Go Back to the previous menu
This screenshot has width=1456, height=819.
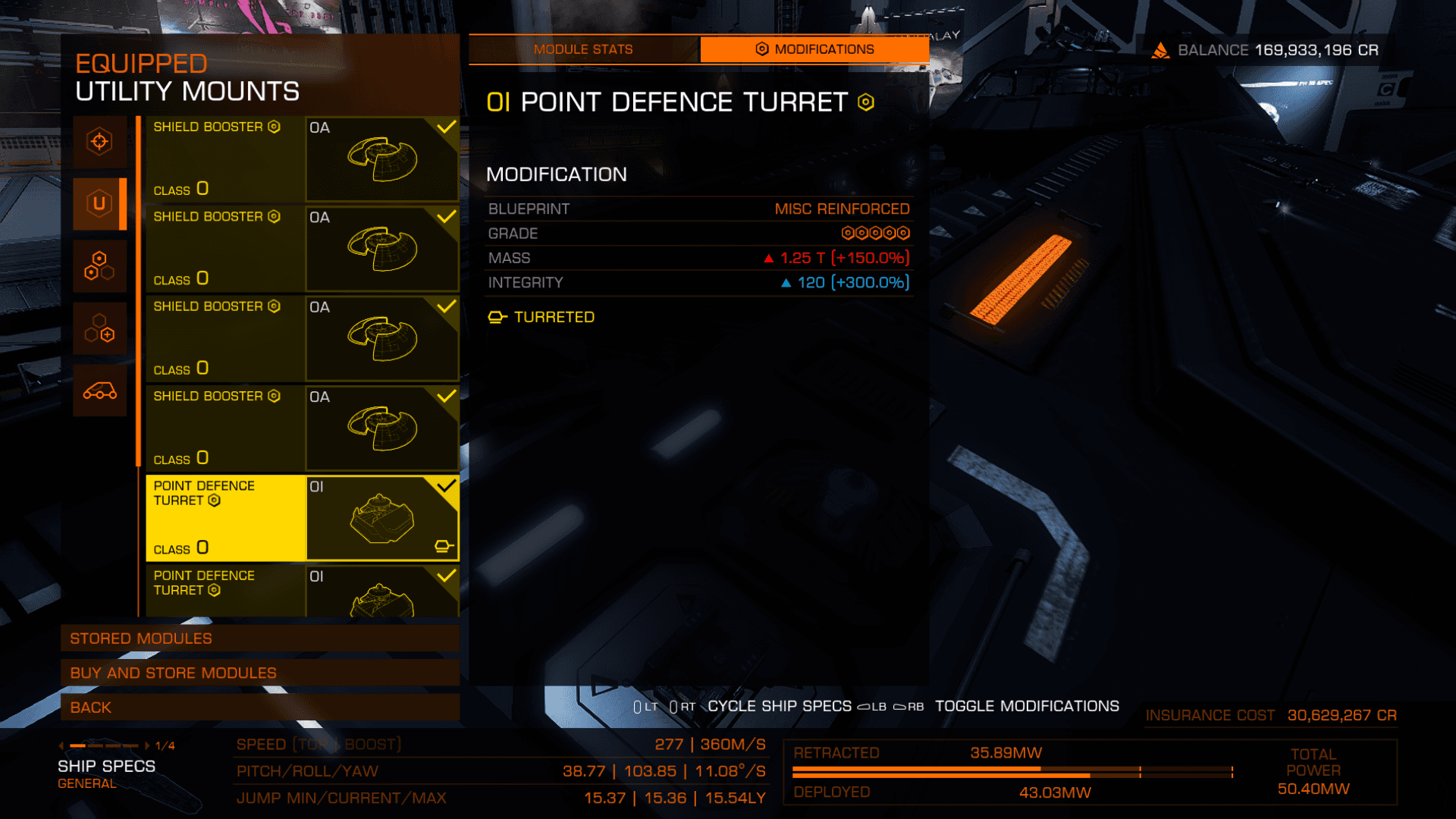[x=260, y=708]
